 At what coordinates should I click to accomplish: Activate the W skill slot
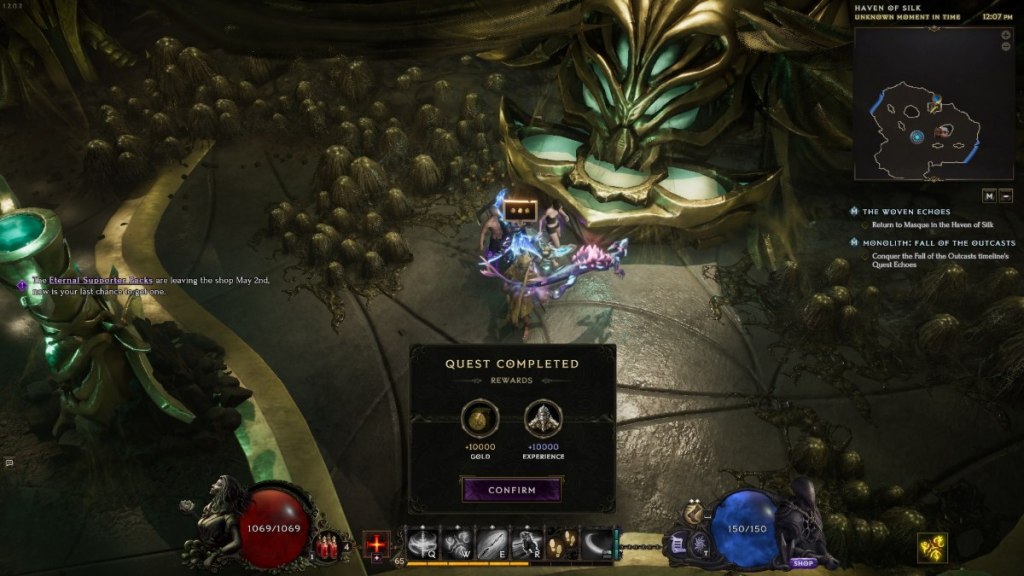coord(456,545)
